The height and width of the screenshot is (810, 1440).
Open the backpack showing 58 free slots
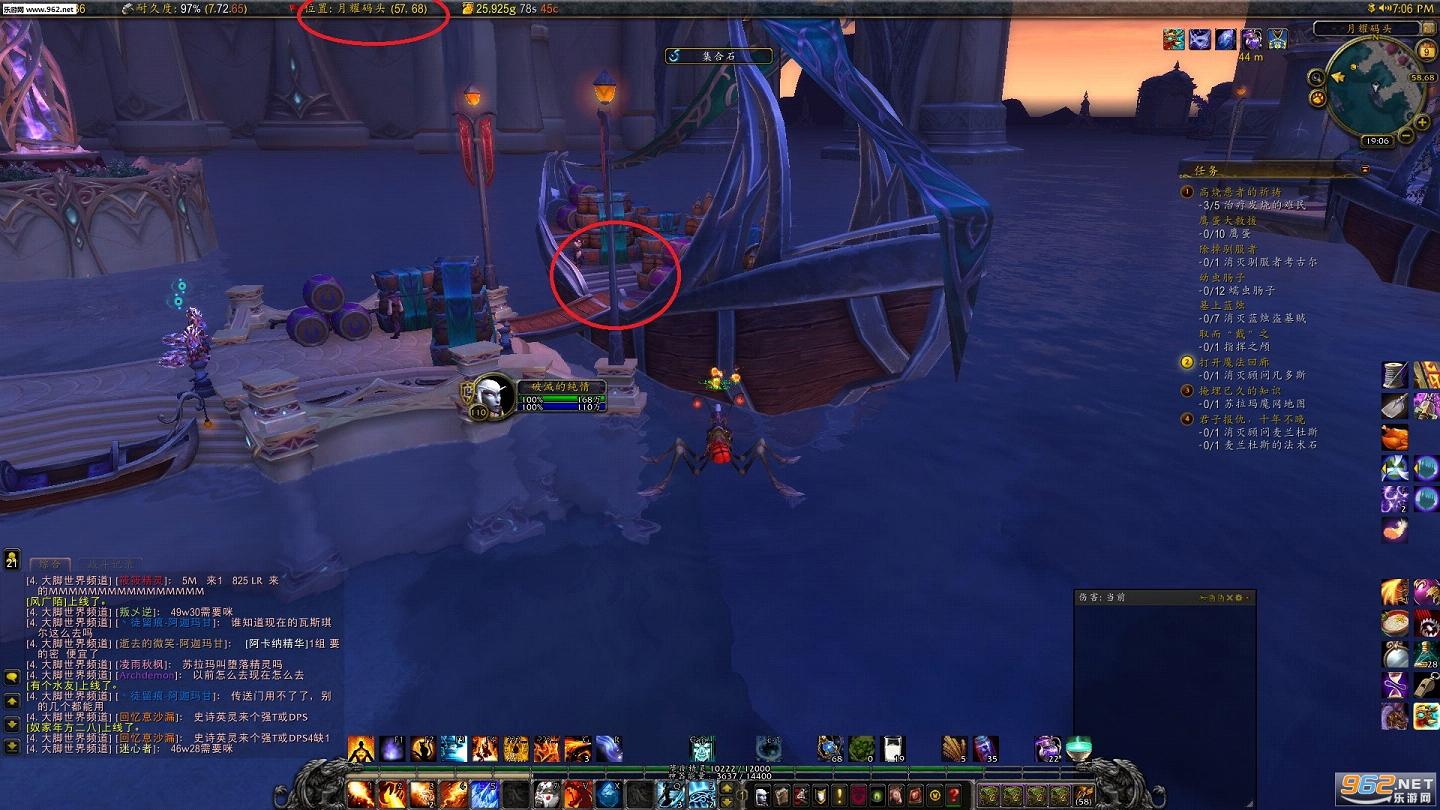tap(1084, 796)
